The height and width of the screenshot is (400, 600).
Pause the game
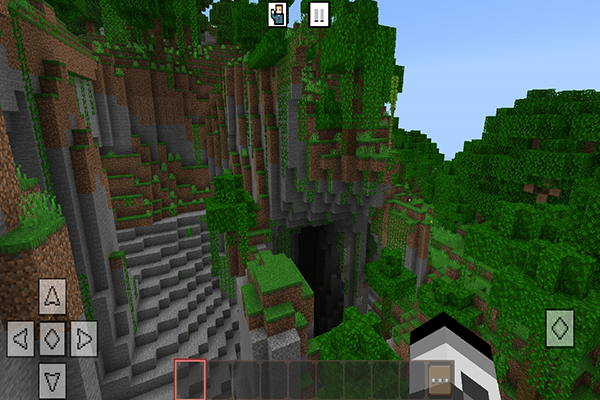coord(318,14)
